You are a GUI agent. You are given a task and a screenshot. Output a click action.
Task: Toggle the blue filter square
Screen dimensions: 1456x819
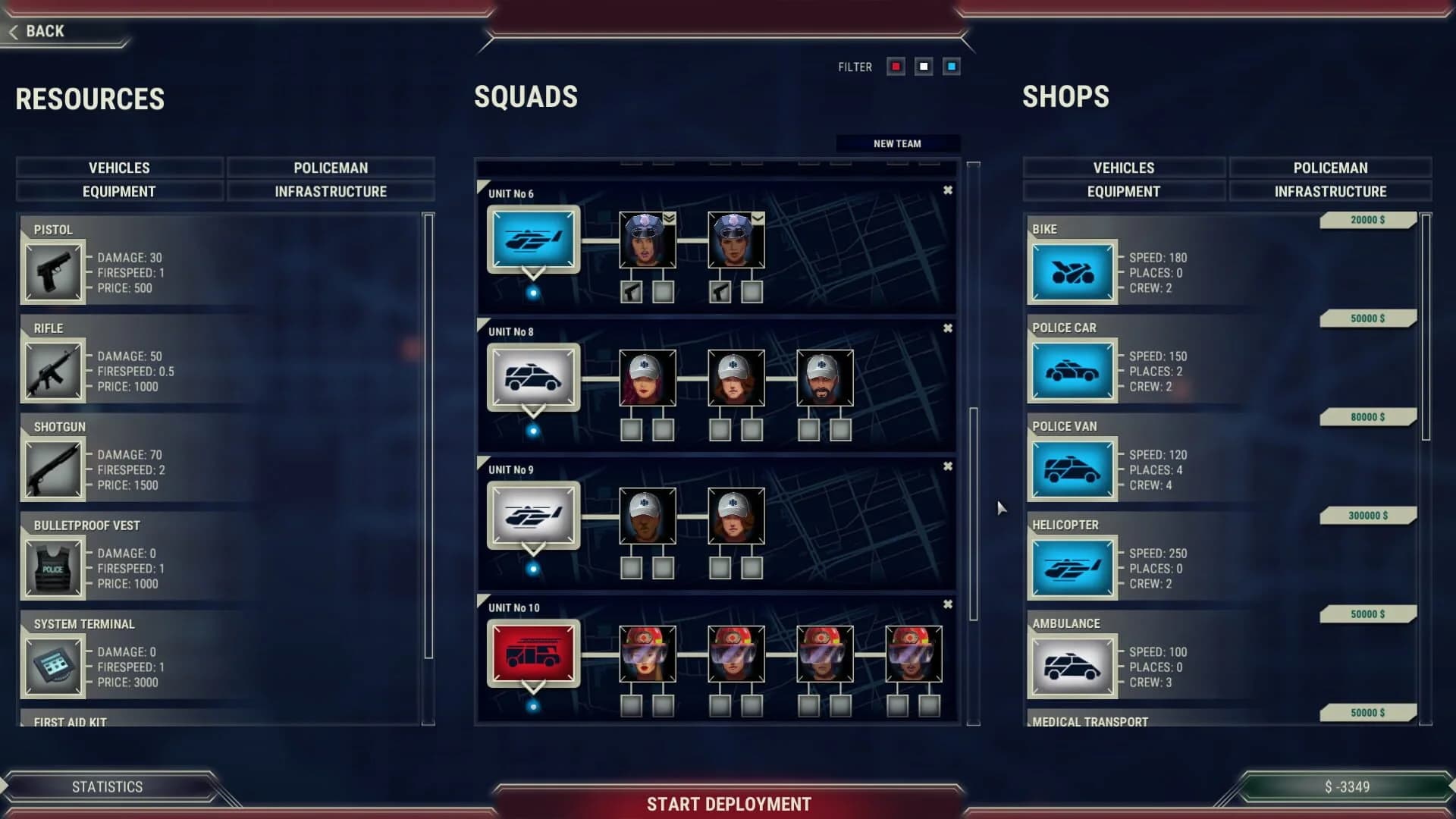(951, 67)
